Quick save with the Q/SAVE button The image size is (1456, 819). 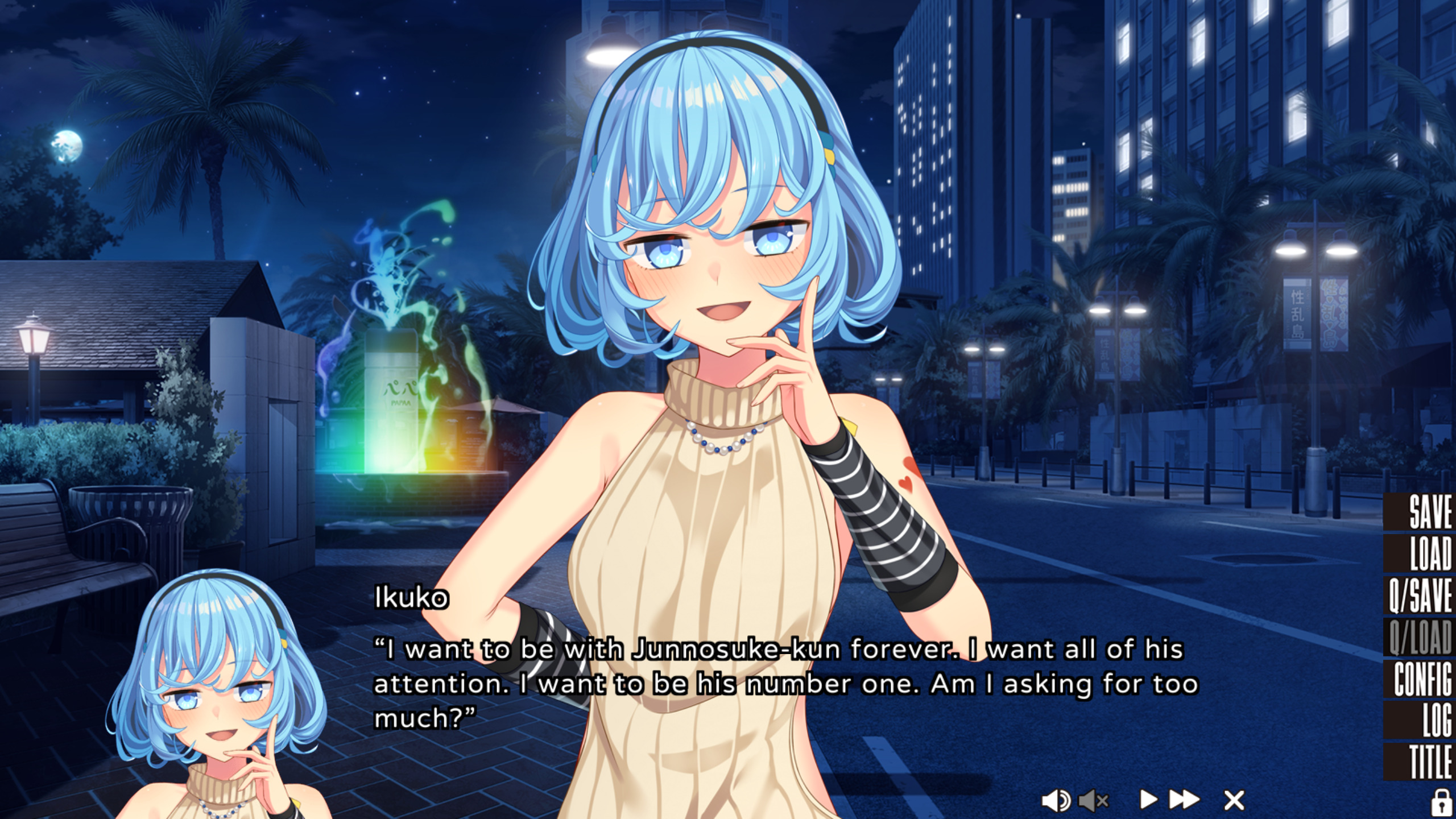(1421, 595)
